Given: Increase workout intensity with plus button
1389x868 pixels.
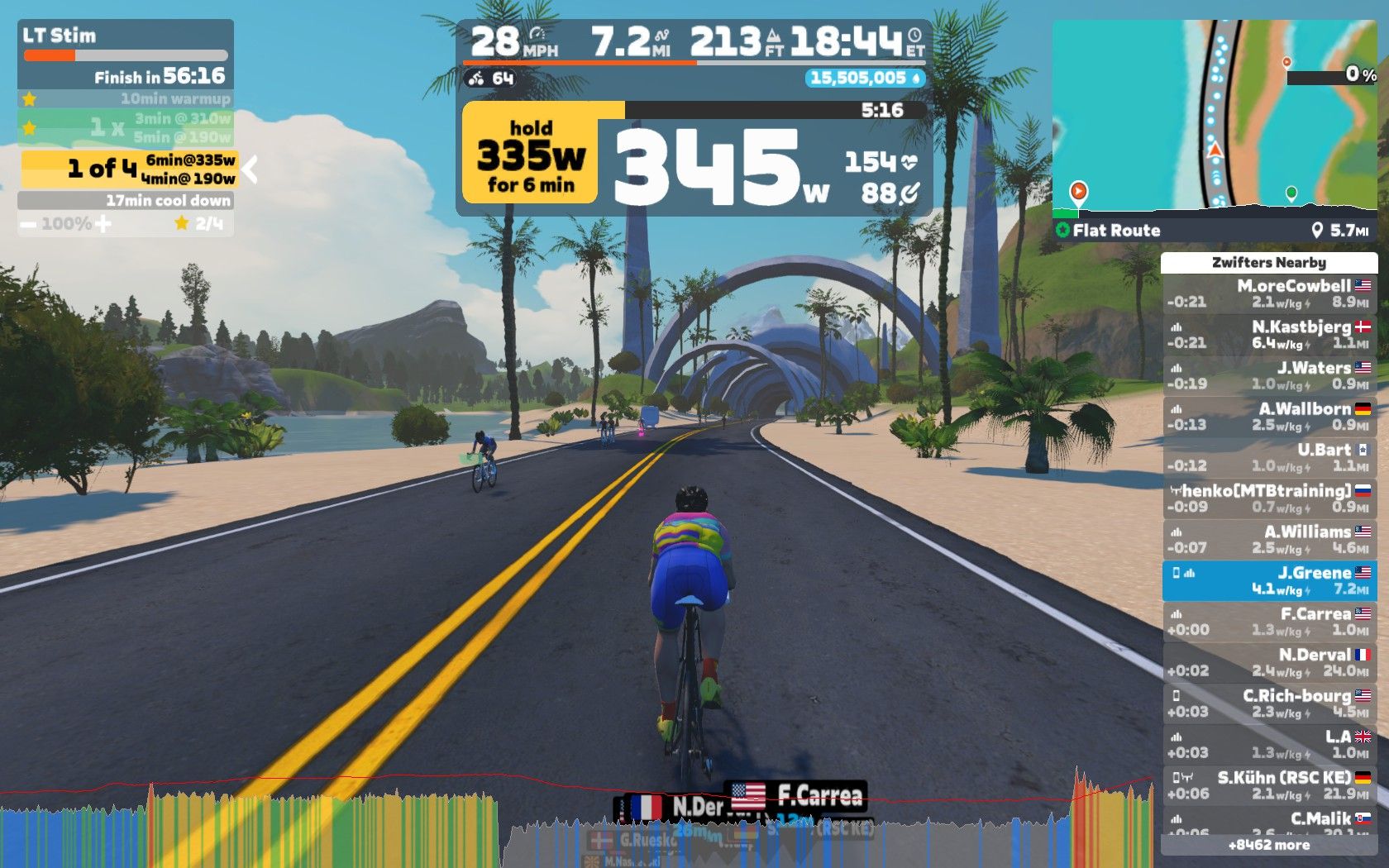Looking at the screenshot, I should pos(103,224).
